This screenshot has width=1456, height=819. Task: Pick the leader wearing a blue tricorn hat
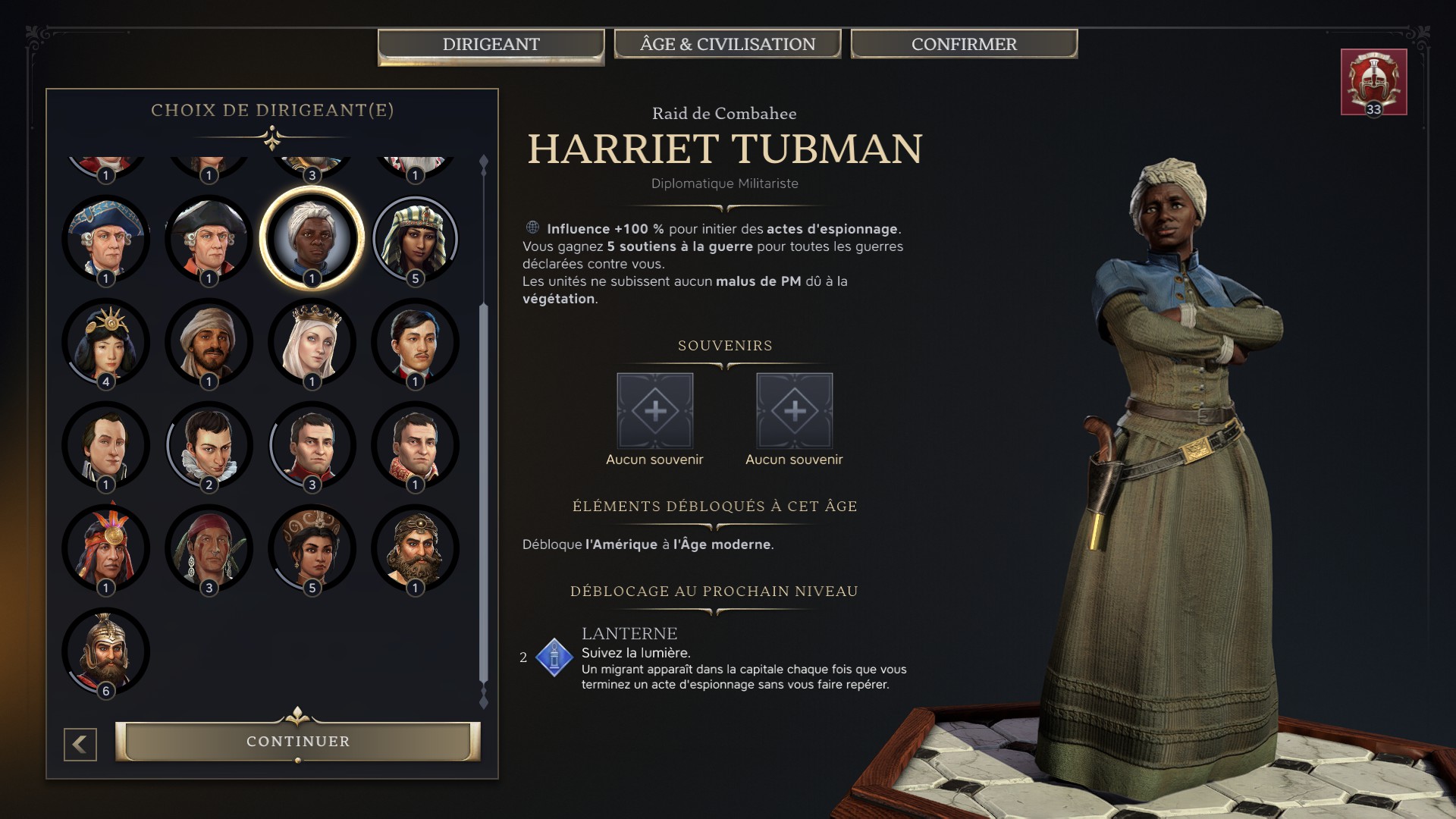point(105,239)
